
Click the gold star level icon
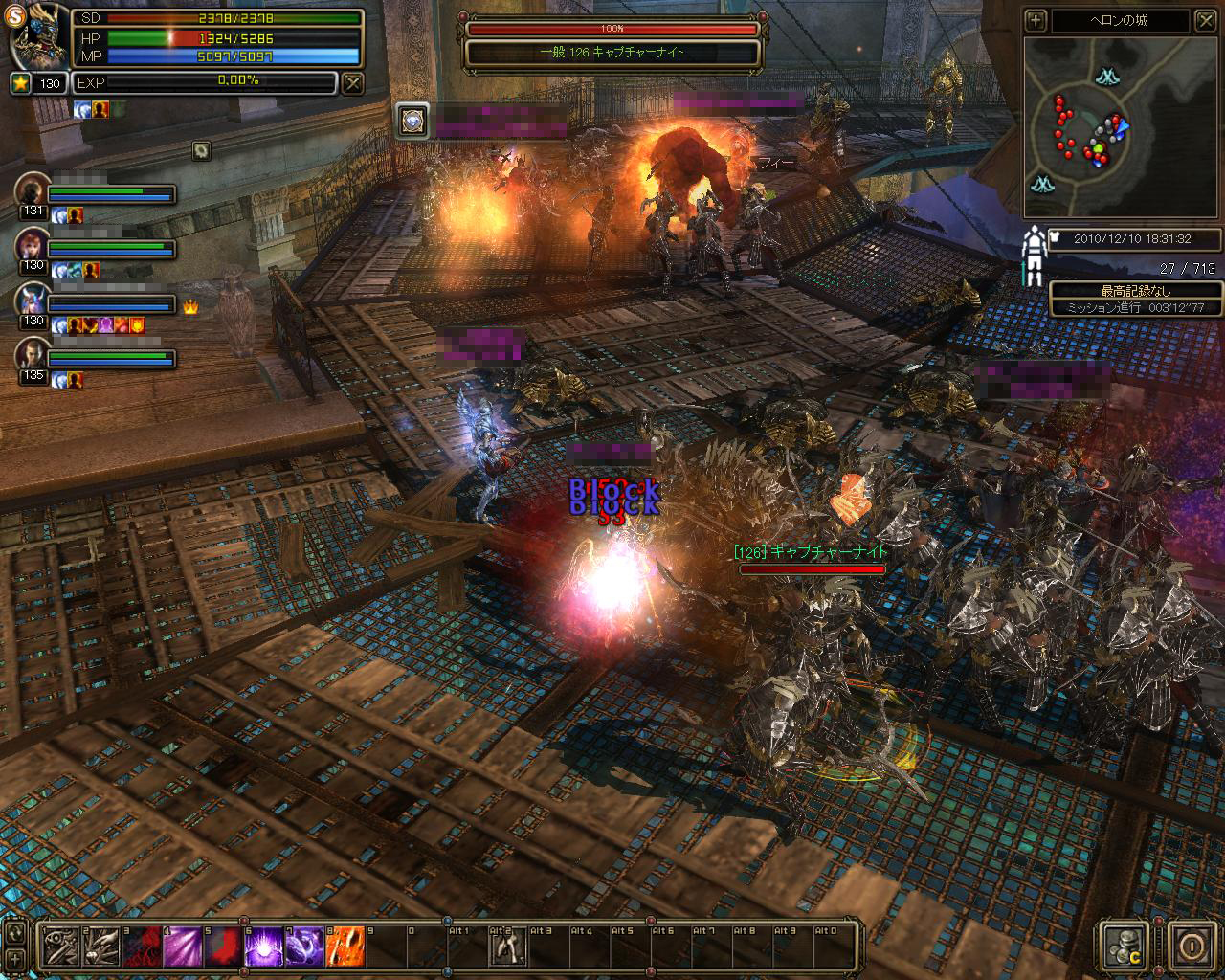(21, 83)
